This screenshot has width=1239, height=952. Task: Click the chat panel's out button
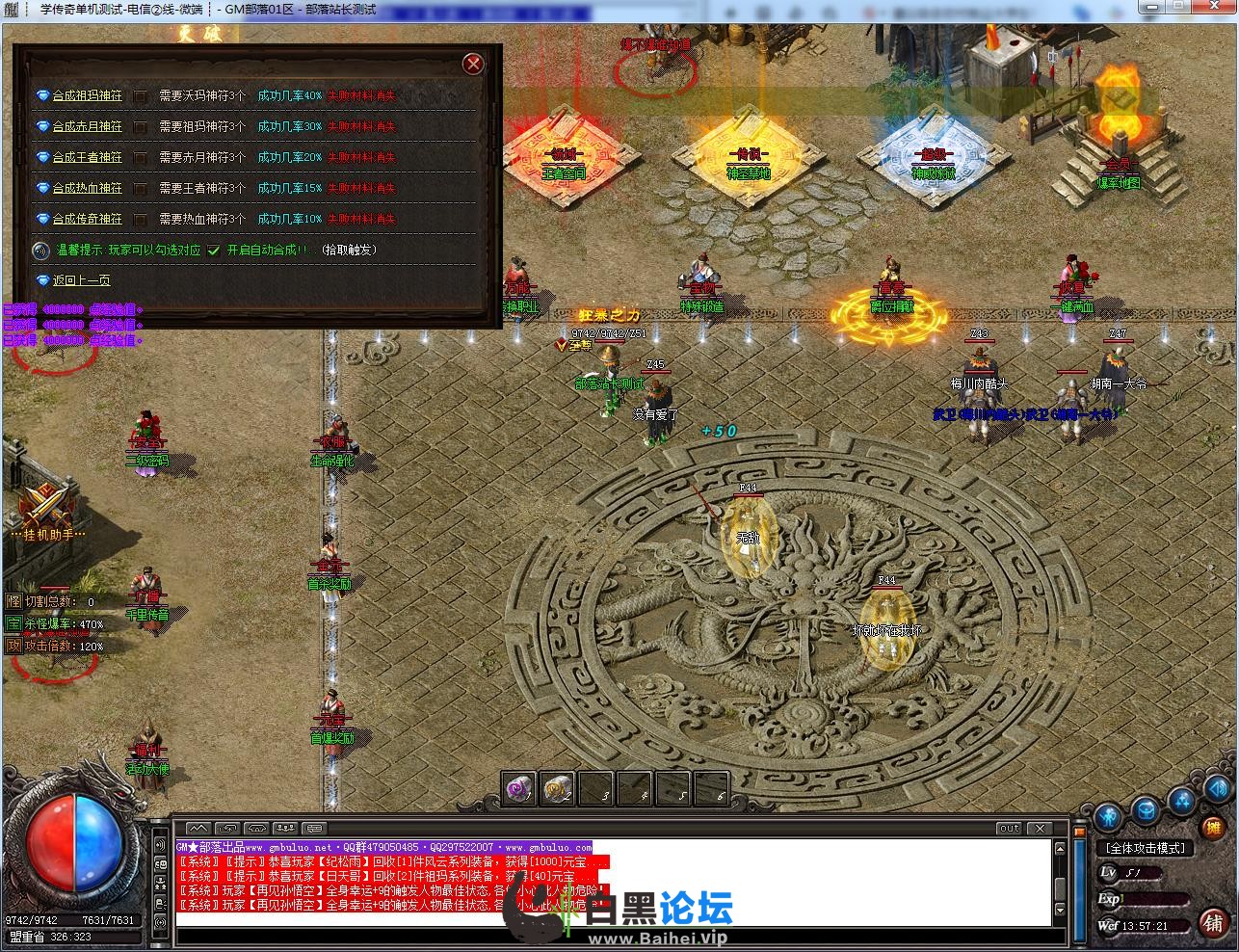(x=1009, y=828)
